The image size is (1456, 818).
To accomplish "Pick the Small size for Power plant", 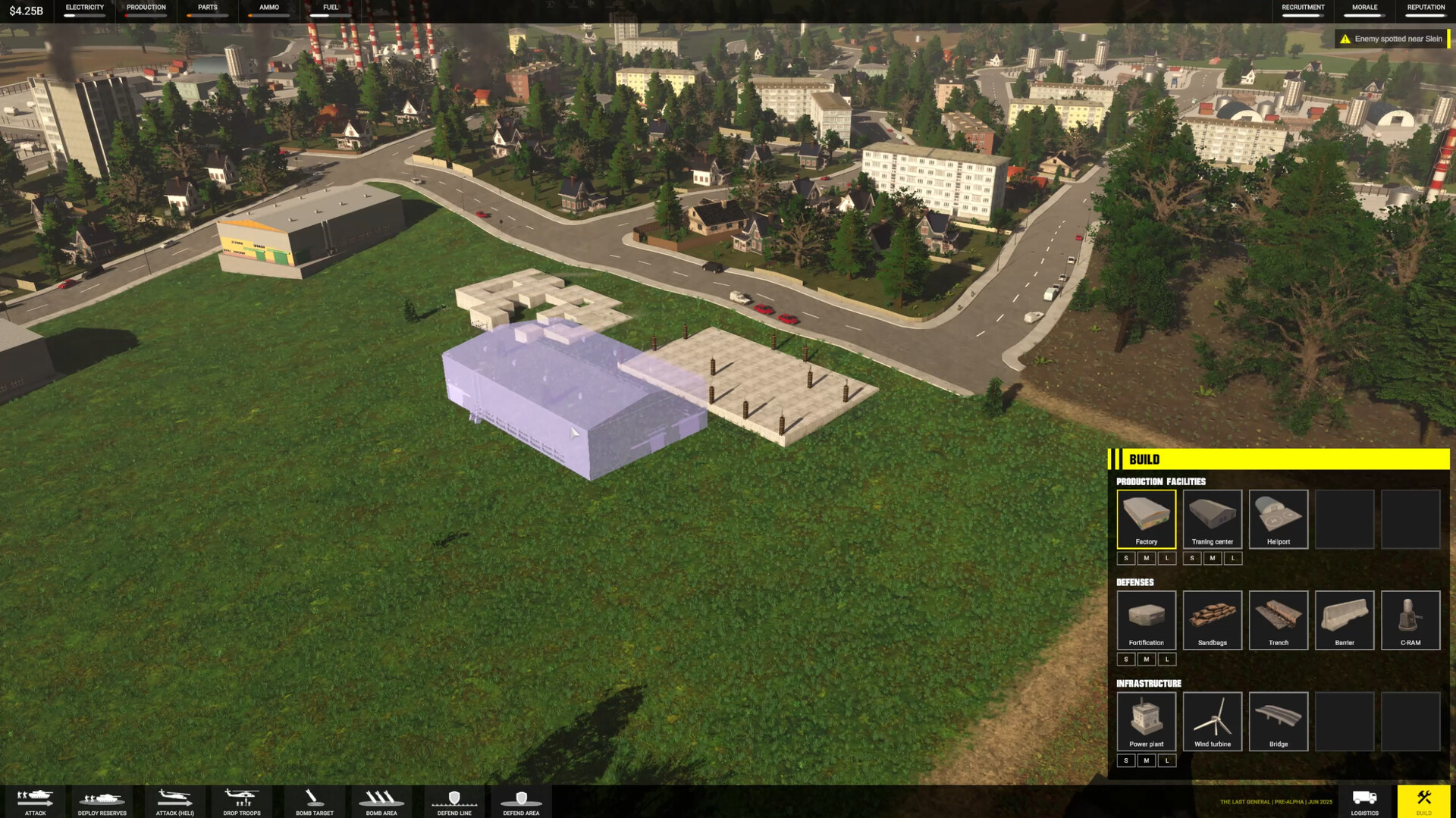I will 1125,760.
